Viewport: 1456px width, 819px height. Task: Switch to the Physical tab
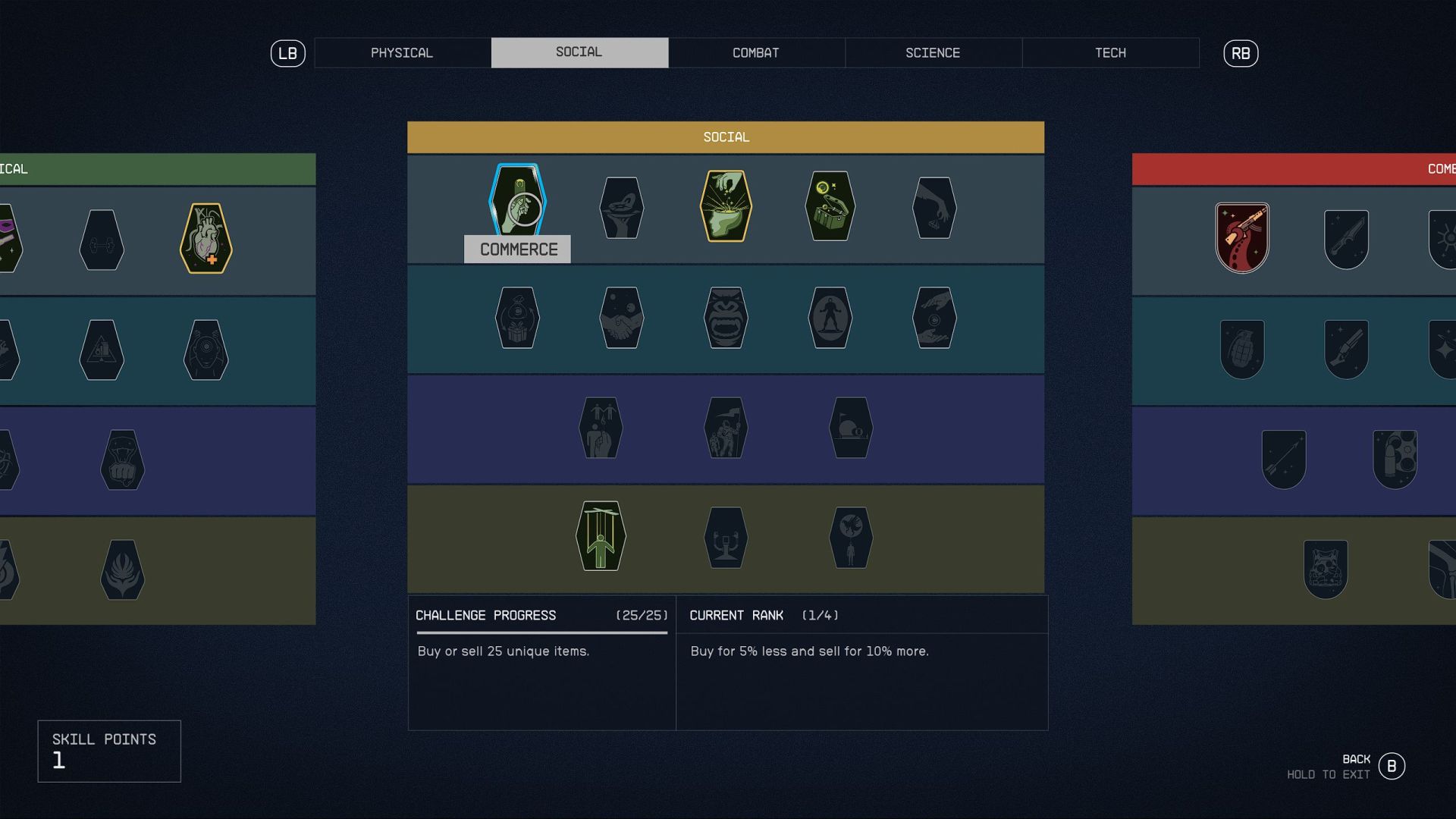402,53
